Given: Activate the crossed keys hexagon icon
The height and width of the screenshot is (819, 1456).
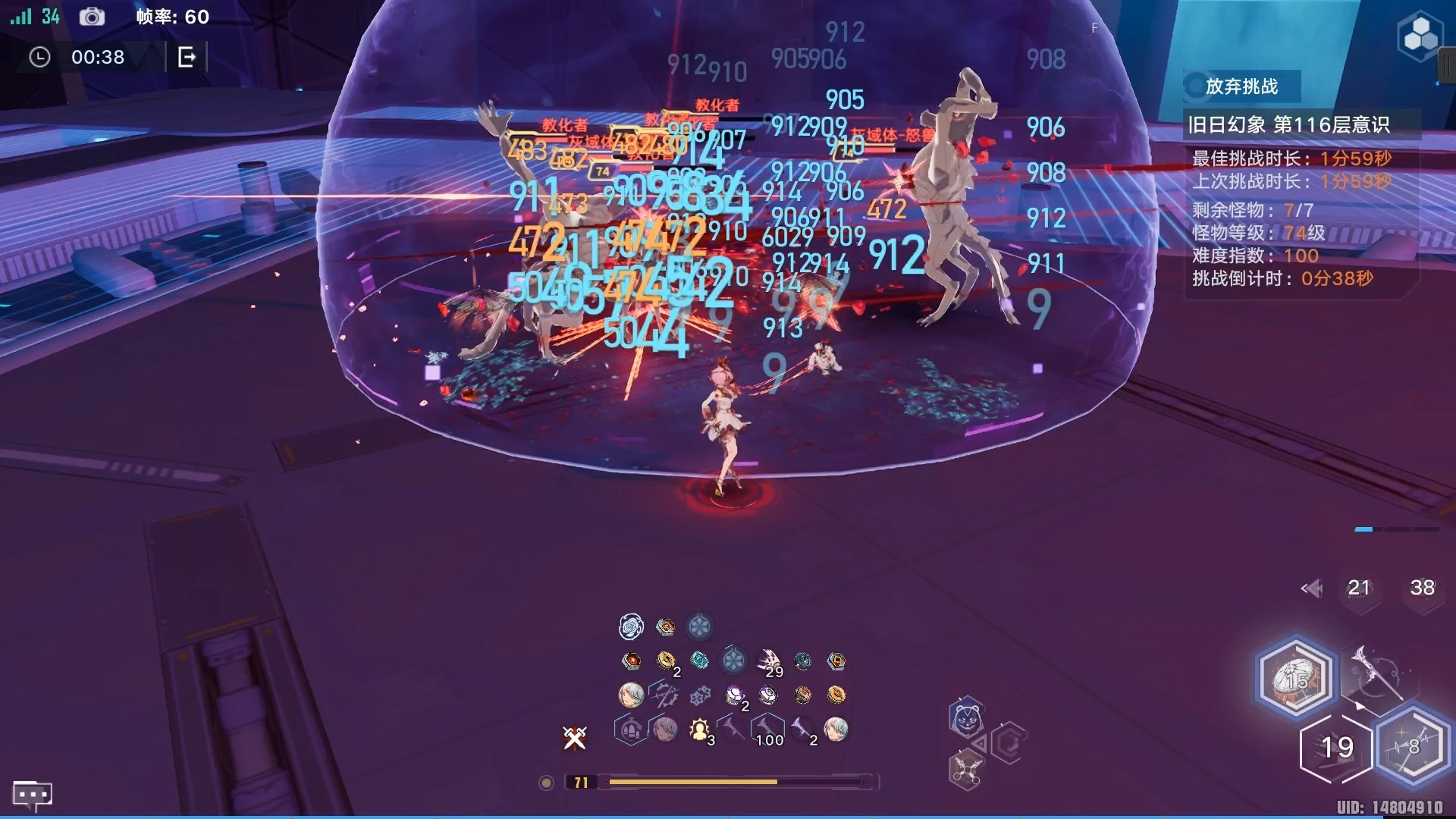Looking at the screenshot, I should tap(965, 771).
